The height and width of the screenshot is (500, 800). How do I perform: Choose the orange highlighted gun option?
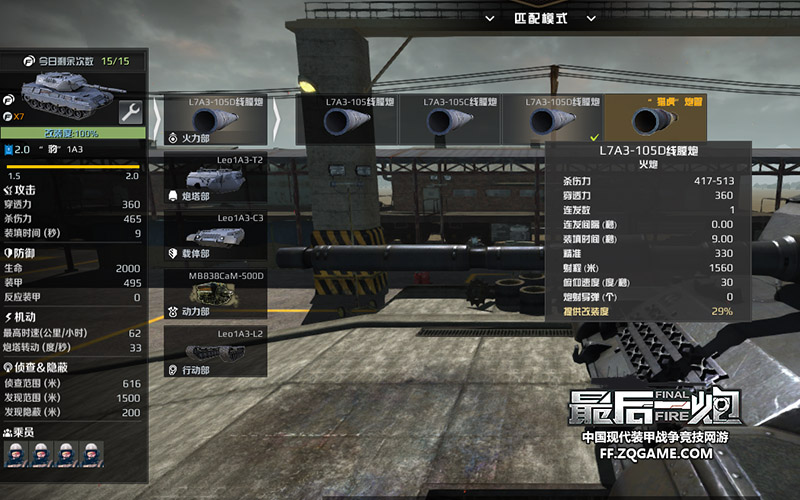click(x=655, y=120)
